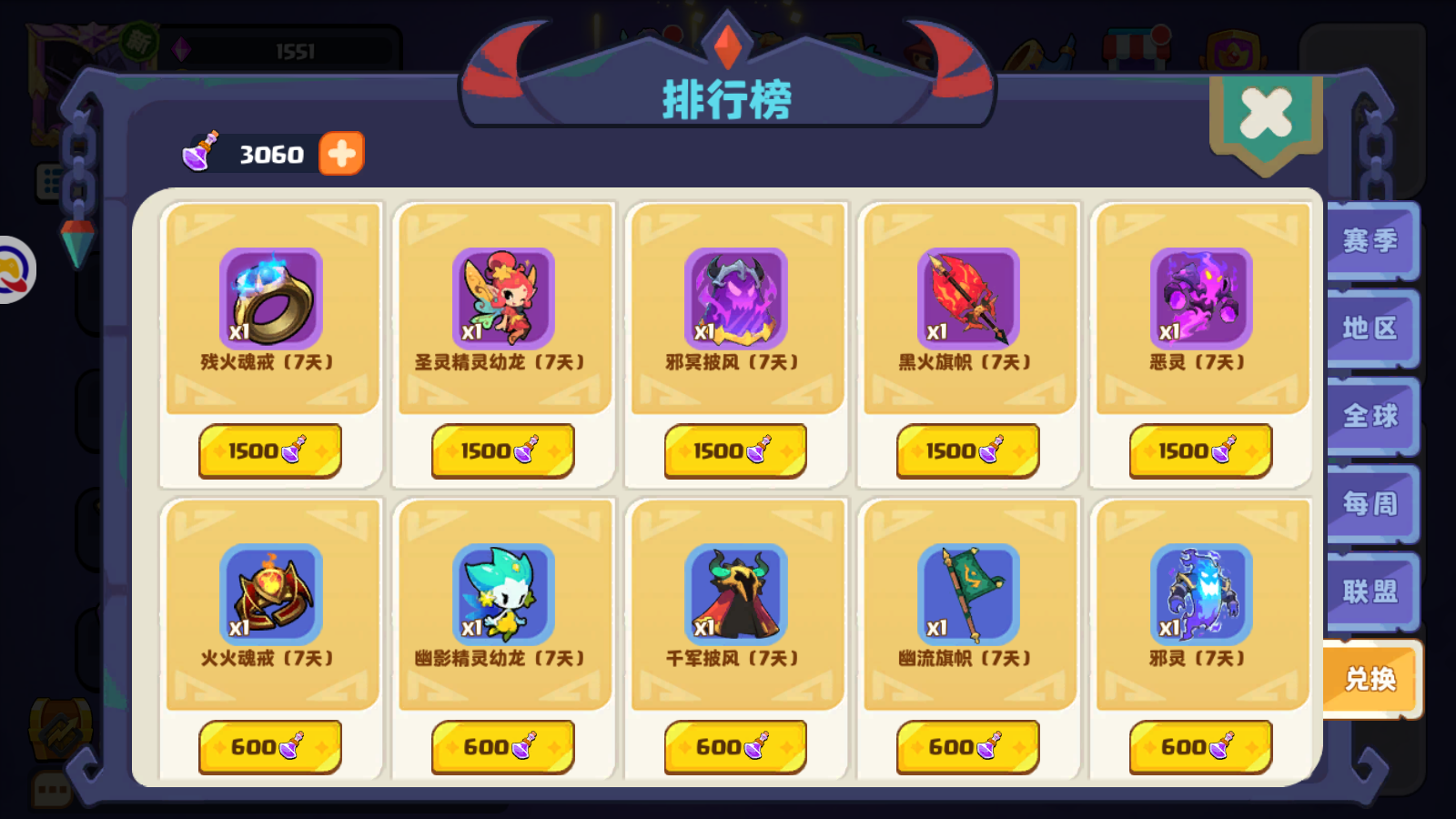
Task: Click the 幽流旗帜 green flag icon
Action: tap(968, 596)
